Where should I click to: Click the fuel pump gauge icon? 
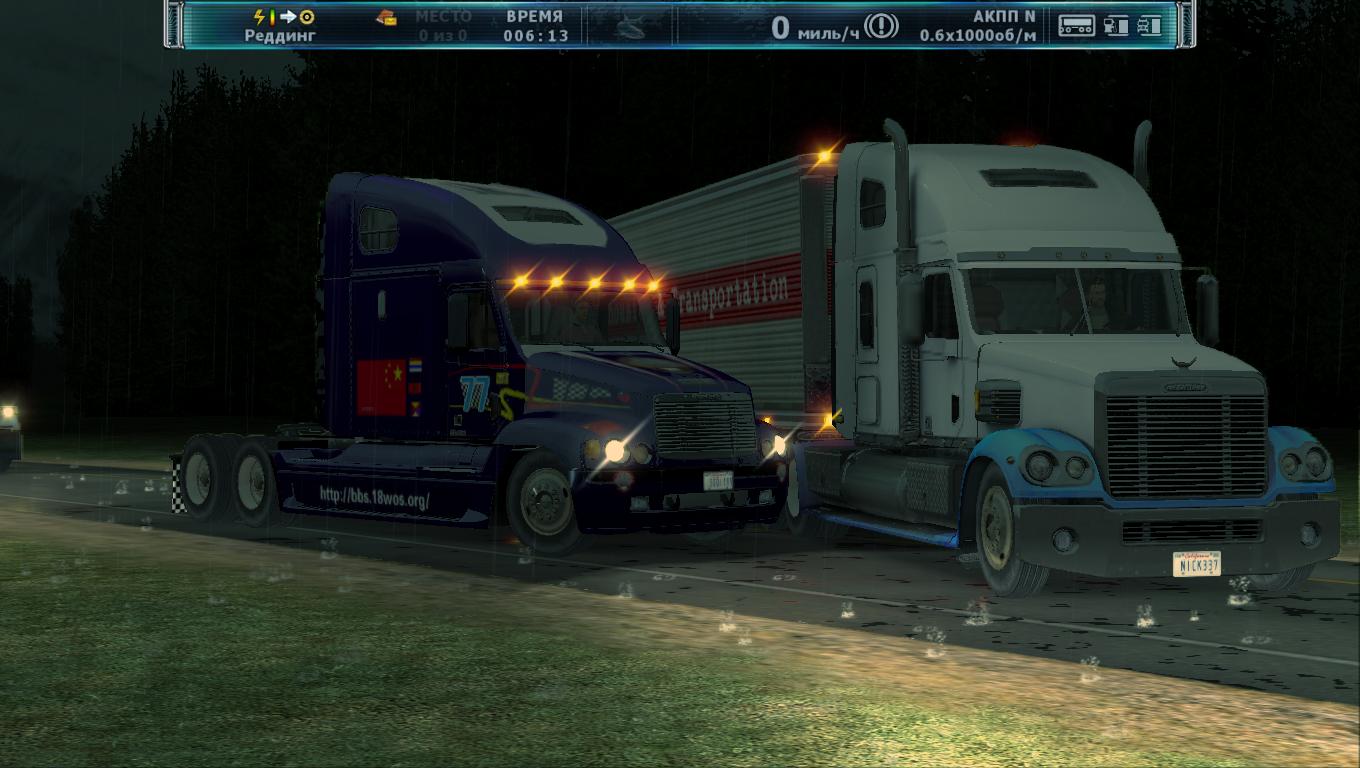tap(1116, 26)
